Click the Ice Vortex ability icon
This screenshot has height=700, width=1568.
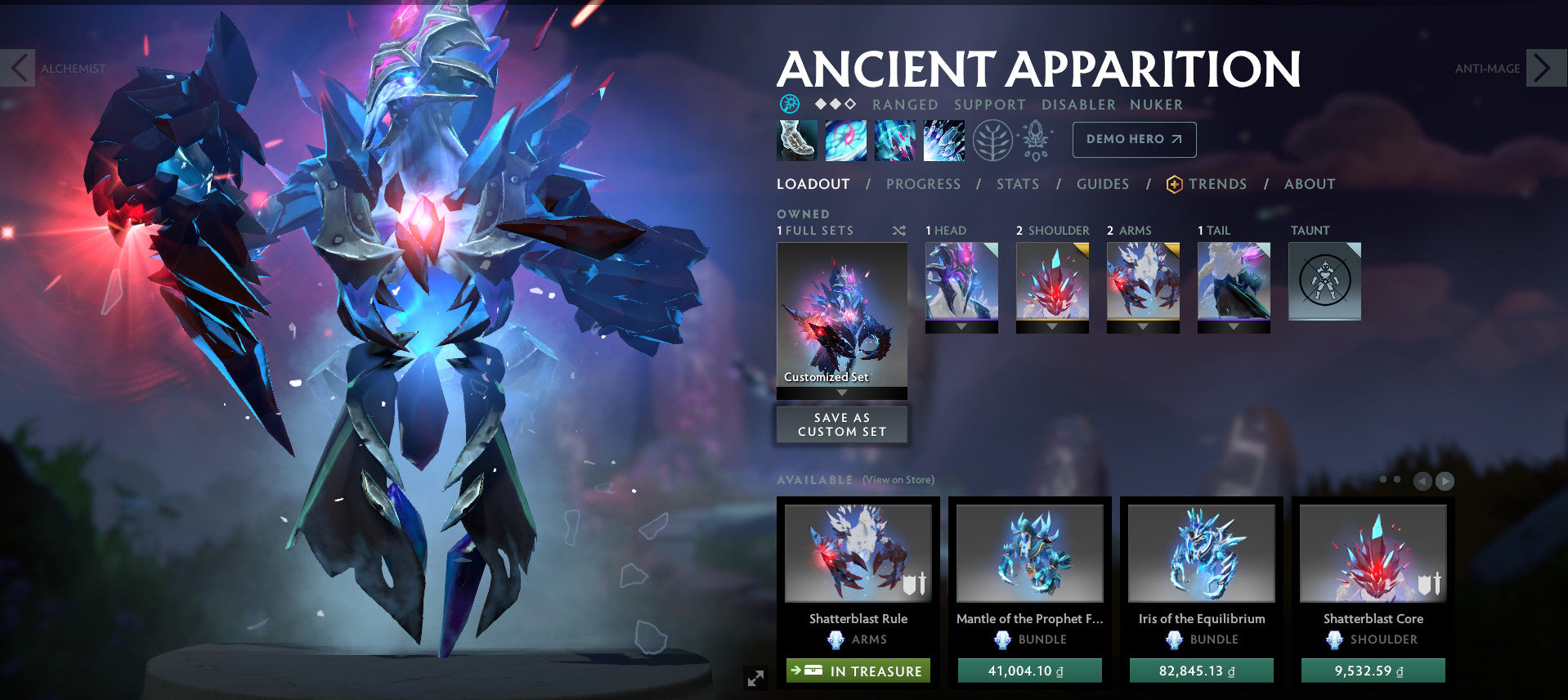click(x=845, y=139)
